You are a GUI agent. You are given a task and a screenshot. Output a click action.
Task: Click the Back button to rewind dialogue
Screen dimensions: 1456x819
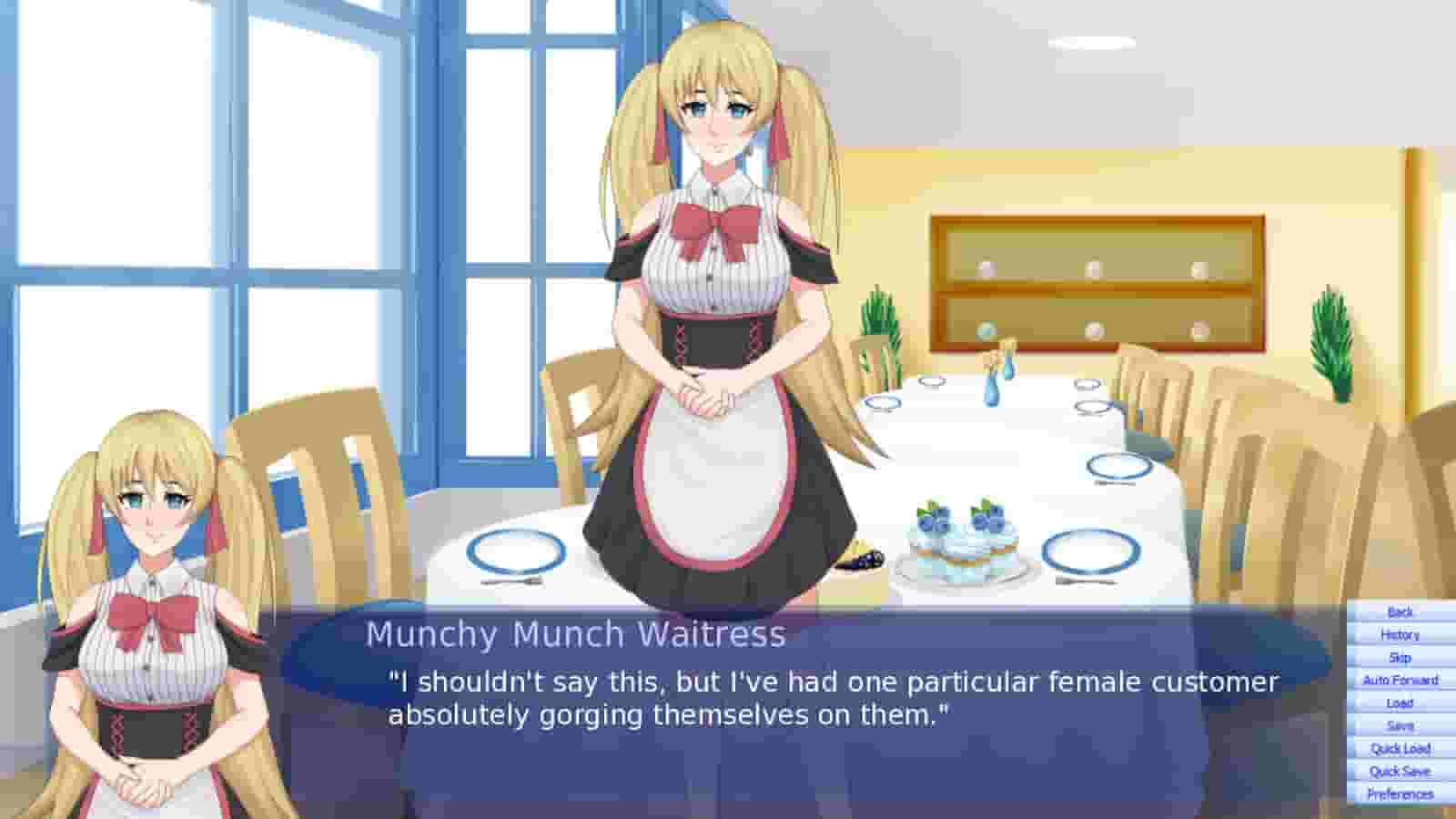pyautogui.click(x=1400, y=612)
